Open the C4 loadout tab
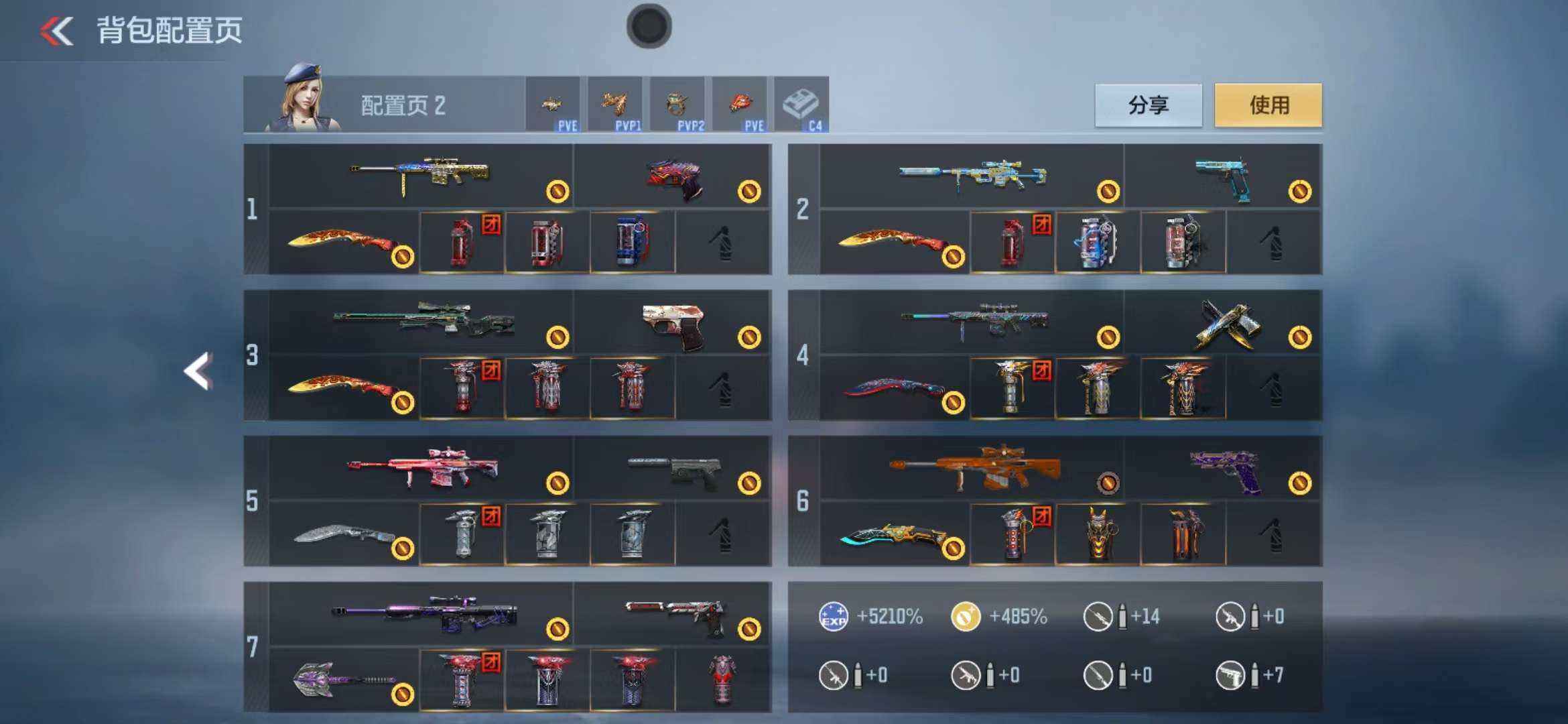Screen dimensions: 1568x724 (801, 105)
